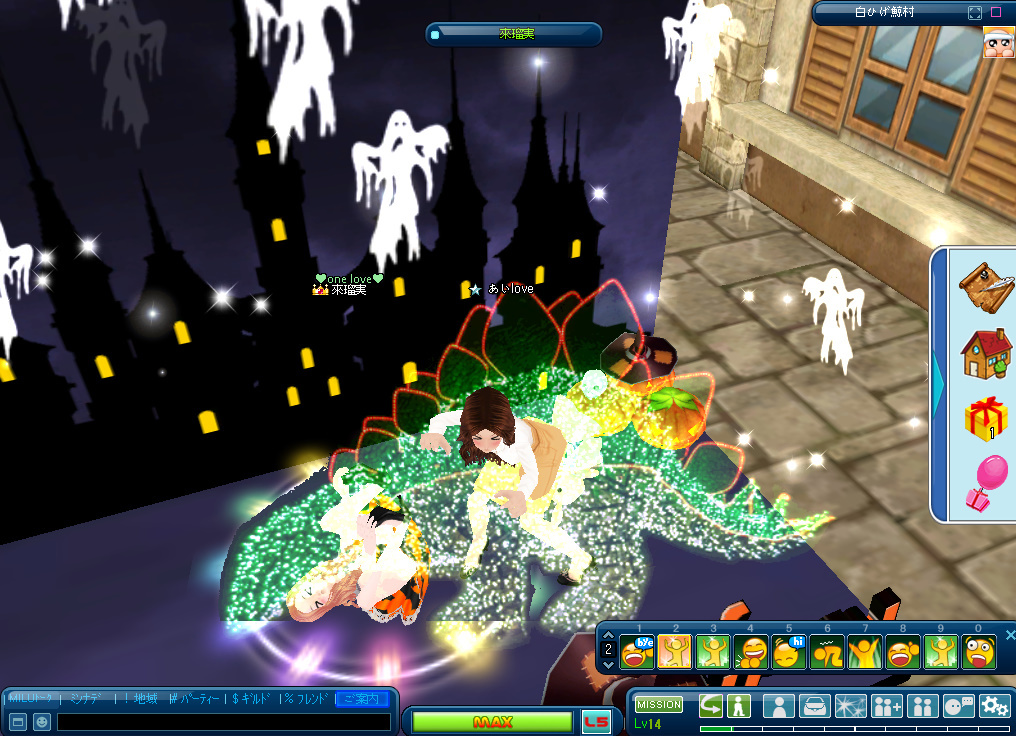This screenshot has height=736, width=1016.
Task: Click the chat text input box
Action: click(223, 721)
